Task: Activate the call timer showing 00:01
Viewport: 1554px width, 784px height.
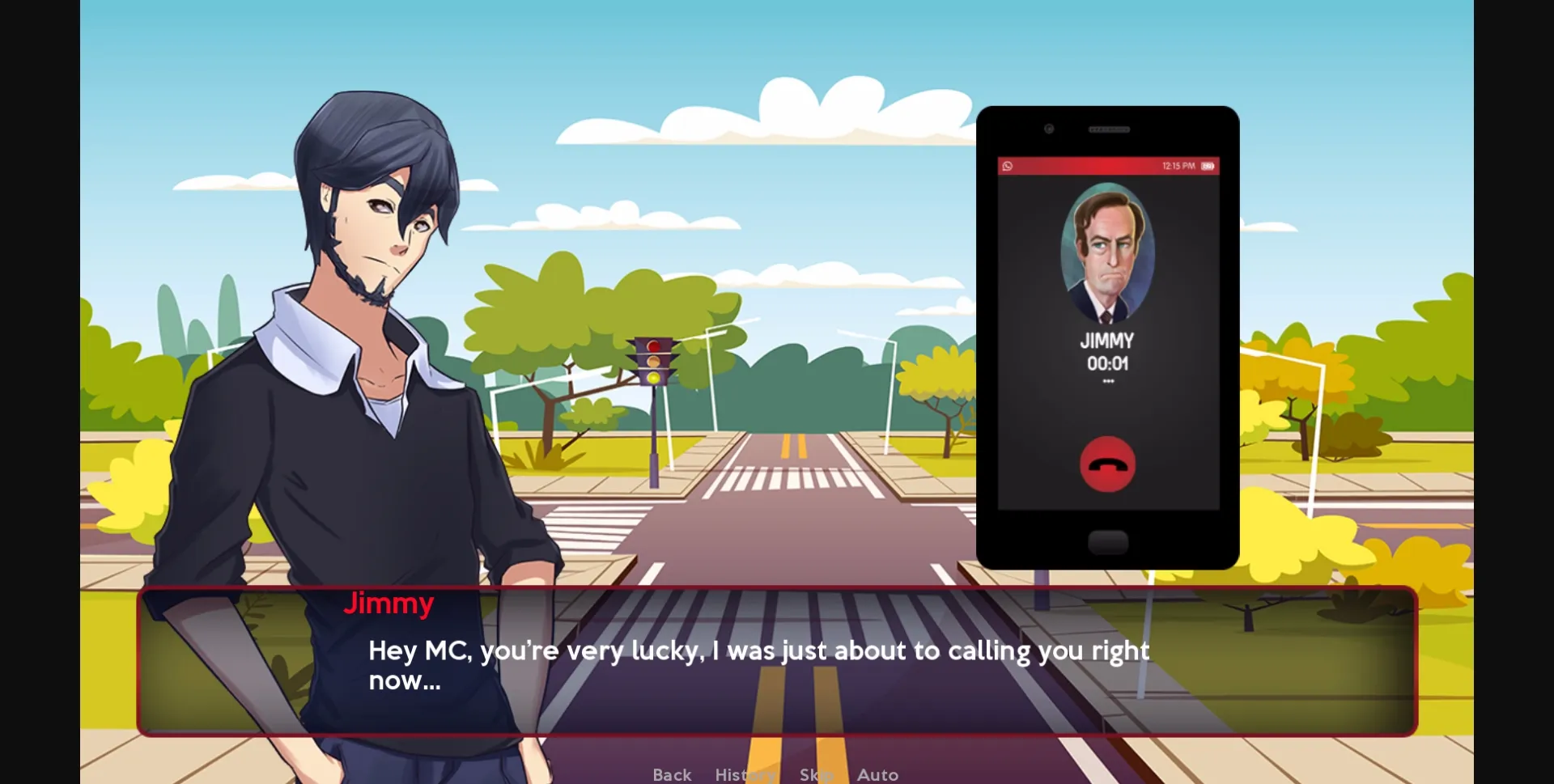Action: click(1107, 362)
